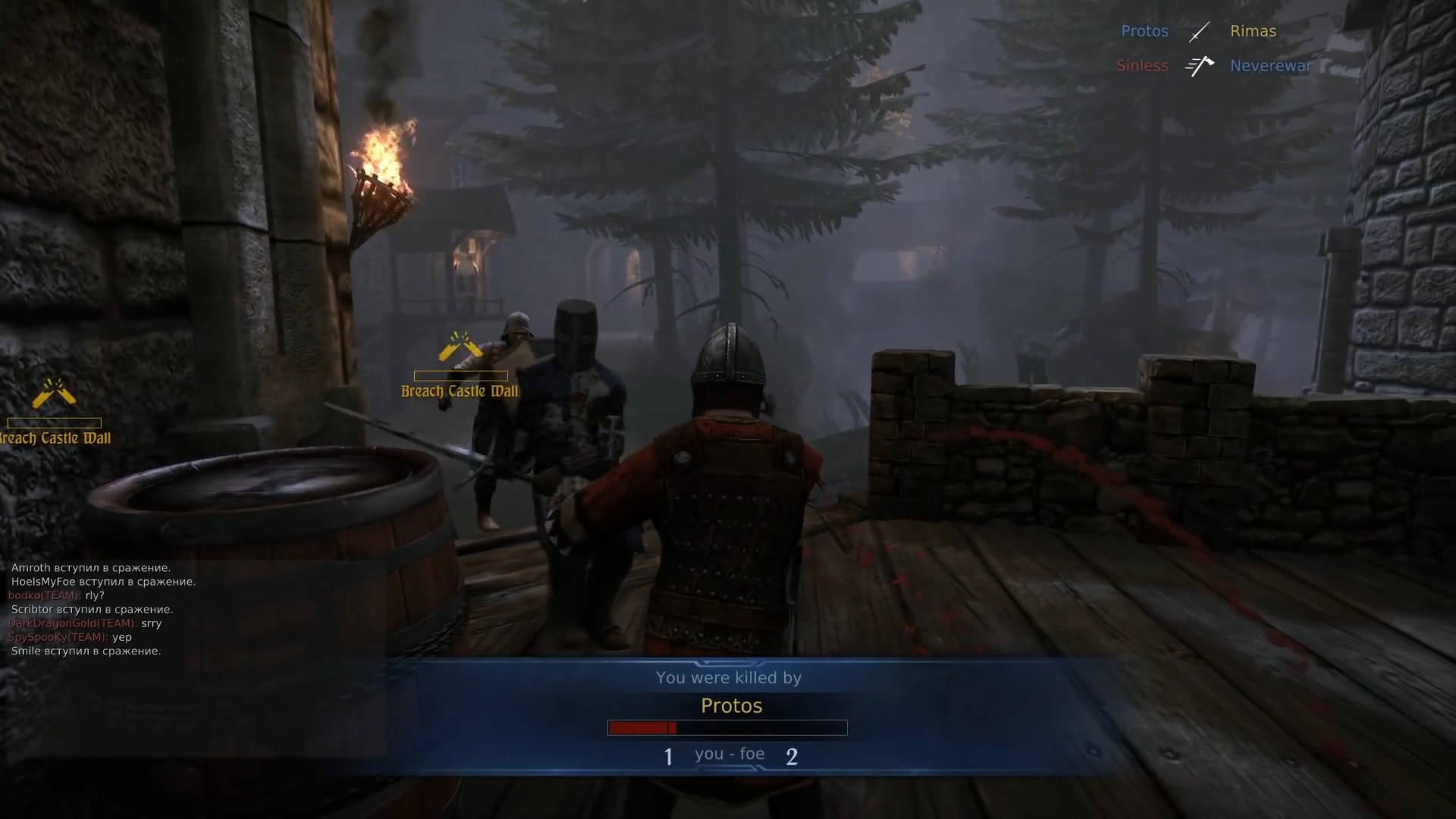The width and height of the screenshot is (1456, 819).
Task: Click the Neverewar name in kill feed
Action: [x=1269, y=66]
